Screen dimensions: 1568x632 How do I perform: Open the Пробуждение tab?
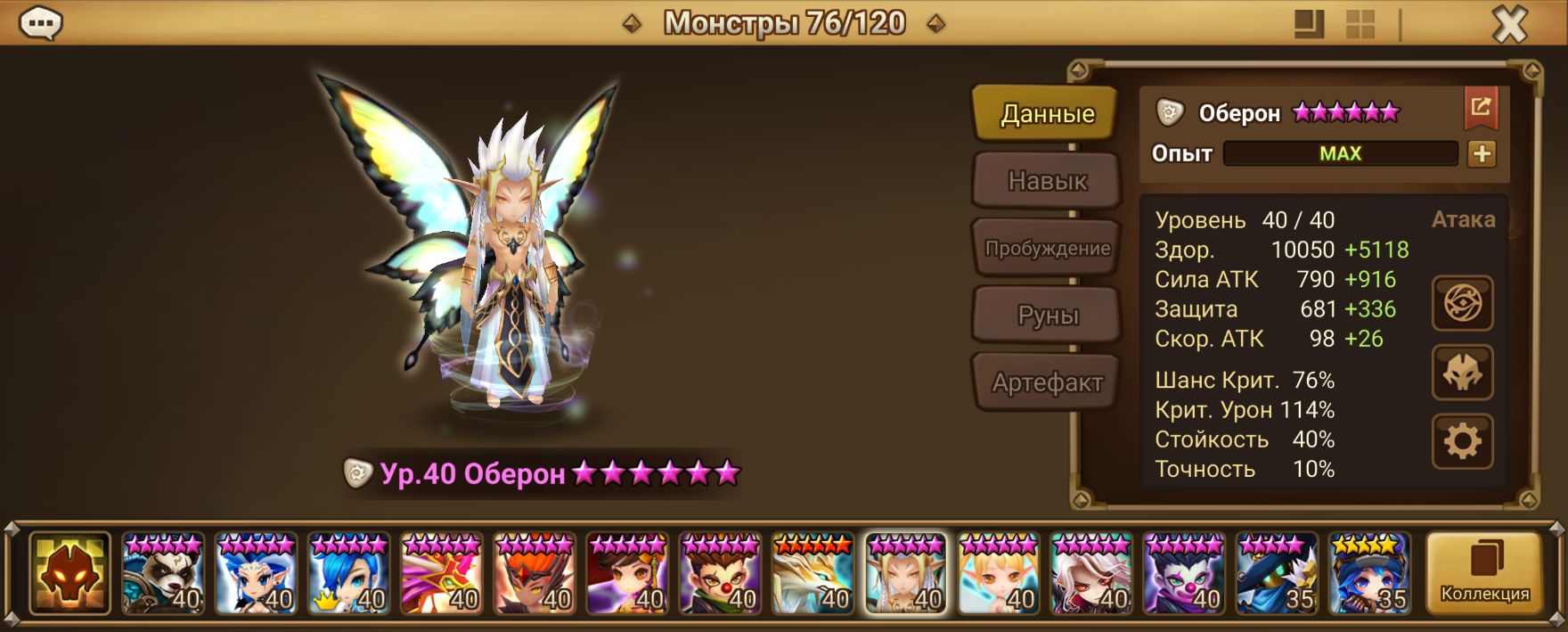click(1047, 249)
